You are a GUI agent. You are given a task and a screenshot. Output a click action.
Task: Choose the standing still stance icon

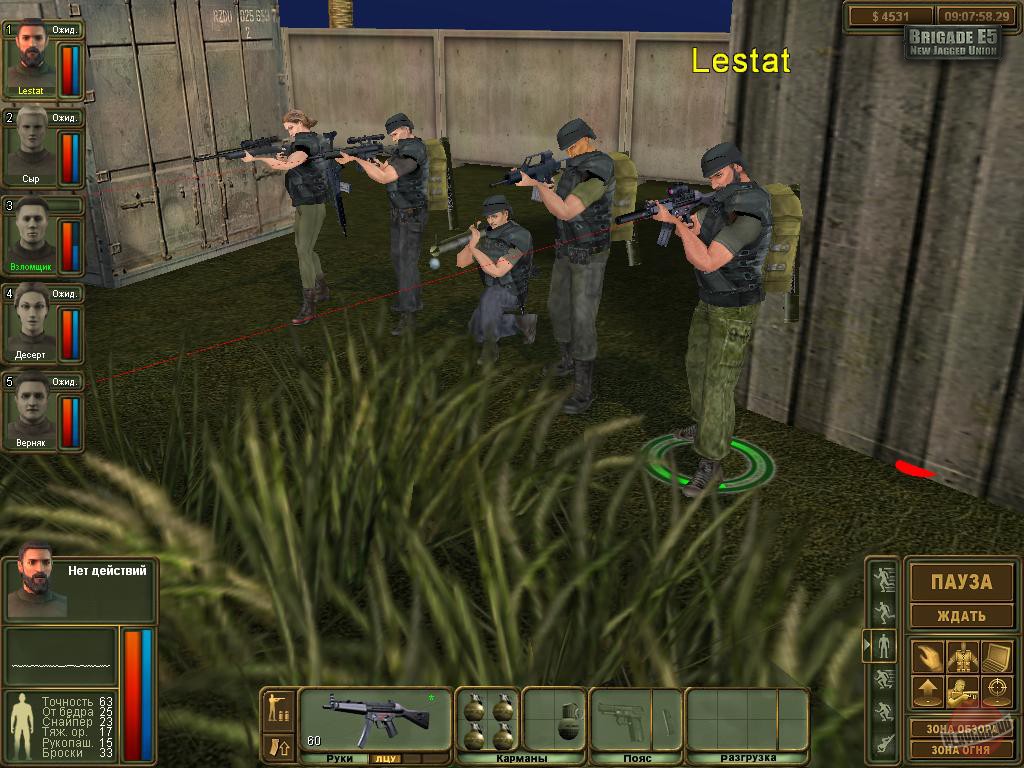[x=884, y=645]
